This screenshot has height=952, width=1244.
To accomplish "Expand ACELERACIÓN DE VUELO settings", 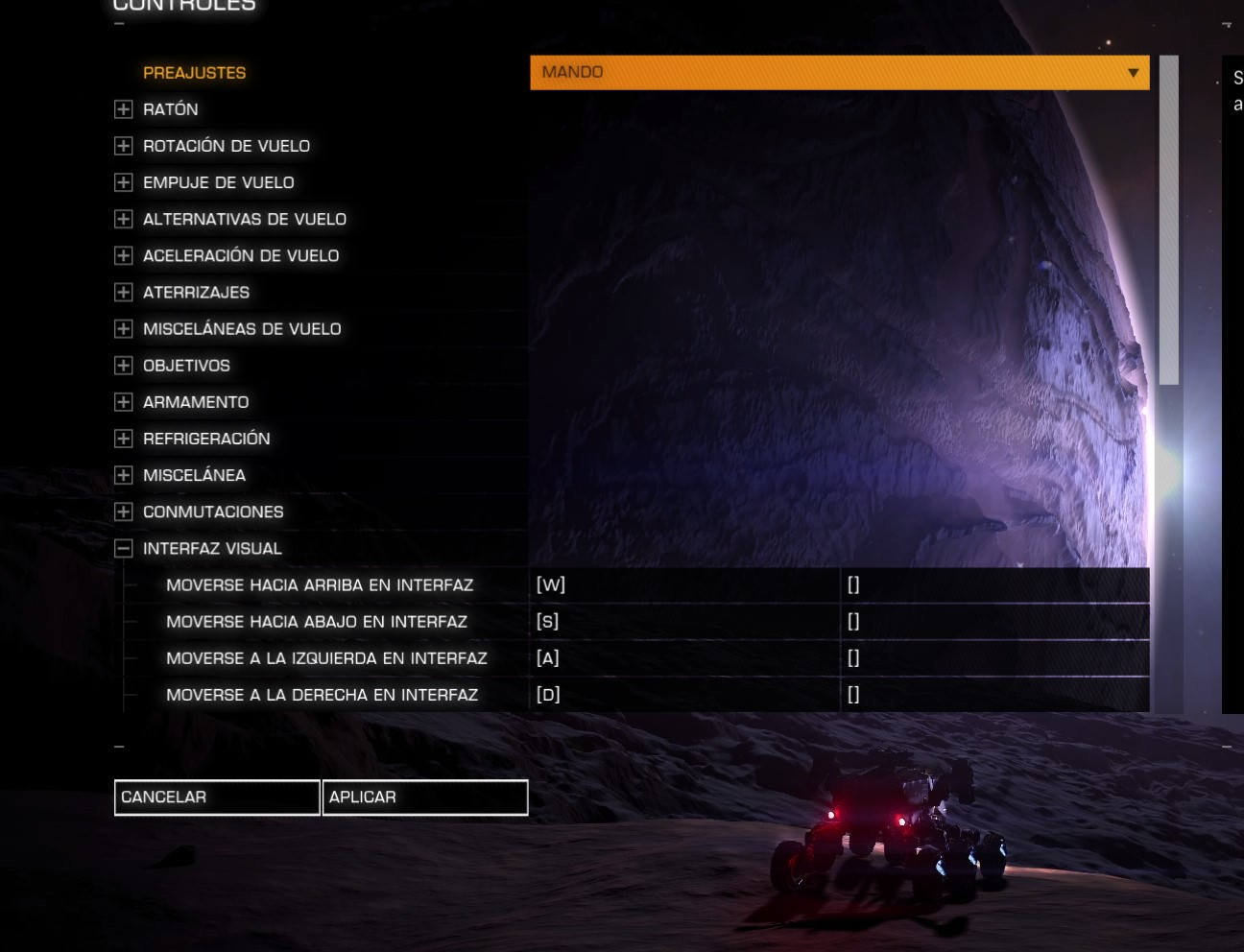I will 123,255.
